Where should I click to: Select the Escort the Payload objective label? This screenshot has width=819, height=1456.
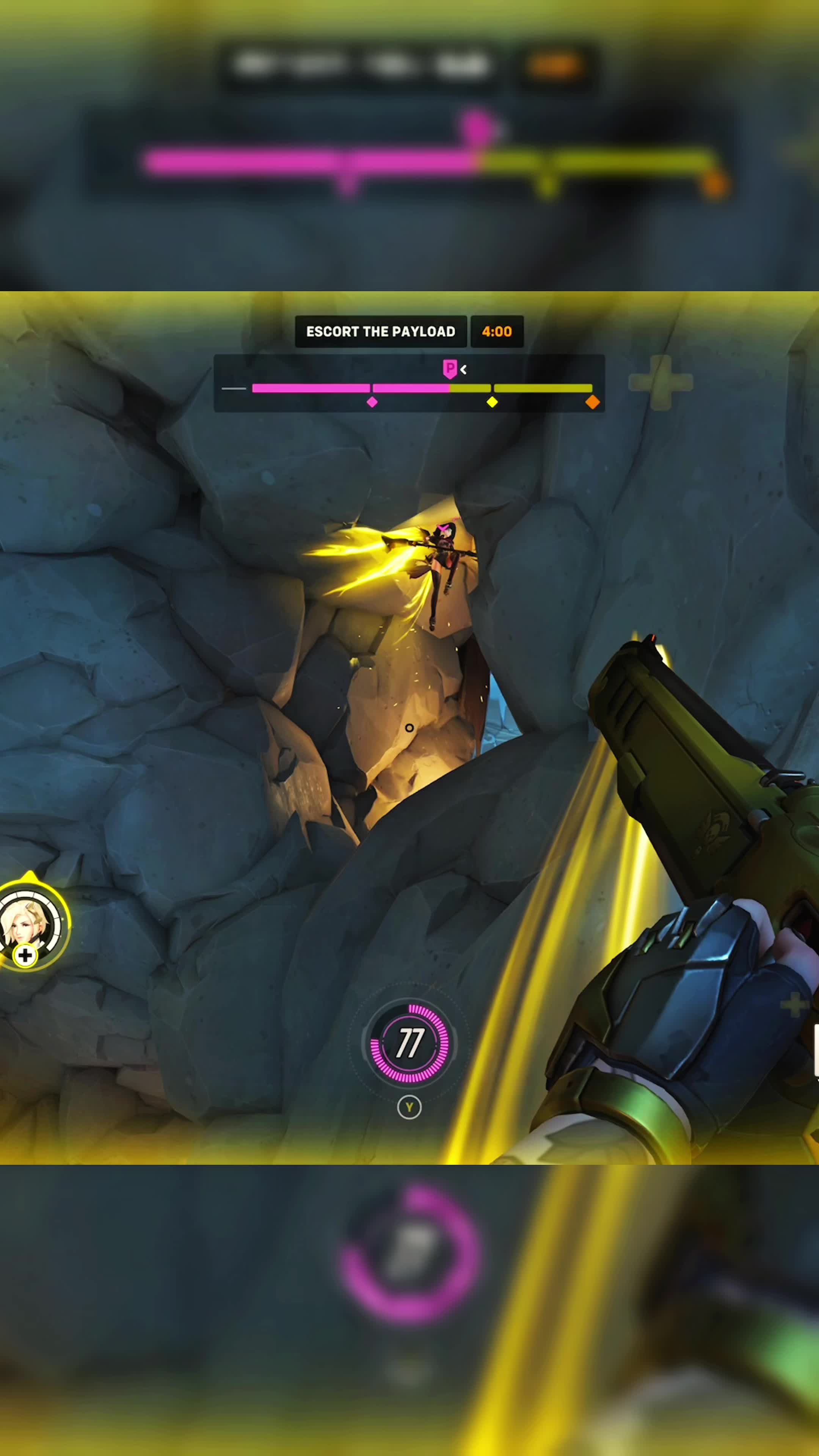[x=380, y=331]
